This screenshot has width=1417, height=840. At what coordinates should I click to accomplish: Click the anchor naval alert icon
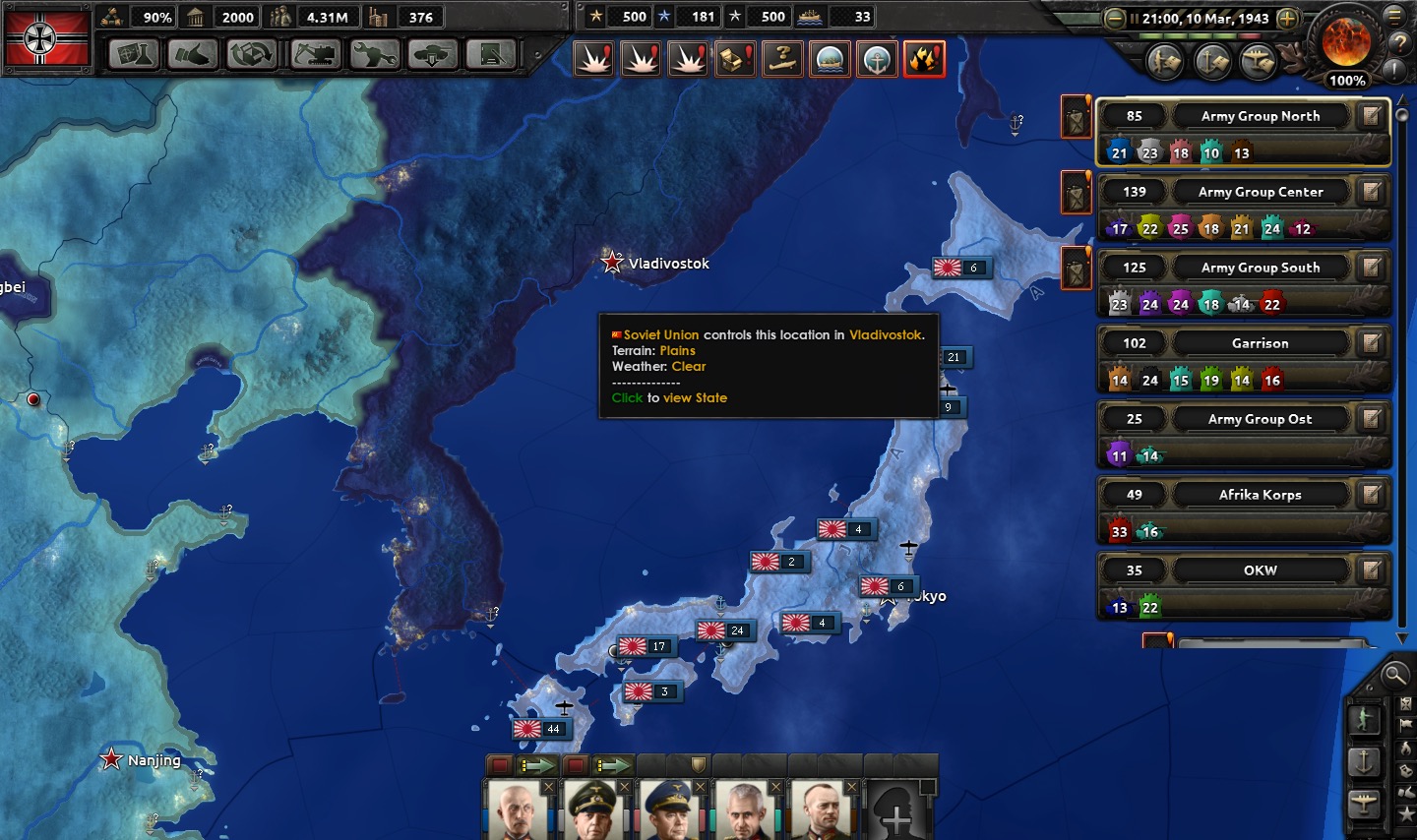pyautogui.click(x=877, y=59)
